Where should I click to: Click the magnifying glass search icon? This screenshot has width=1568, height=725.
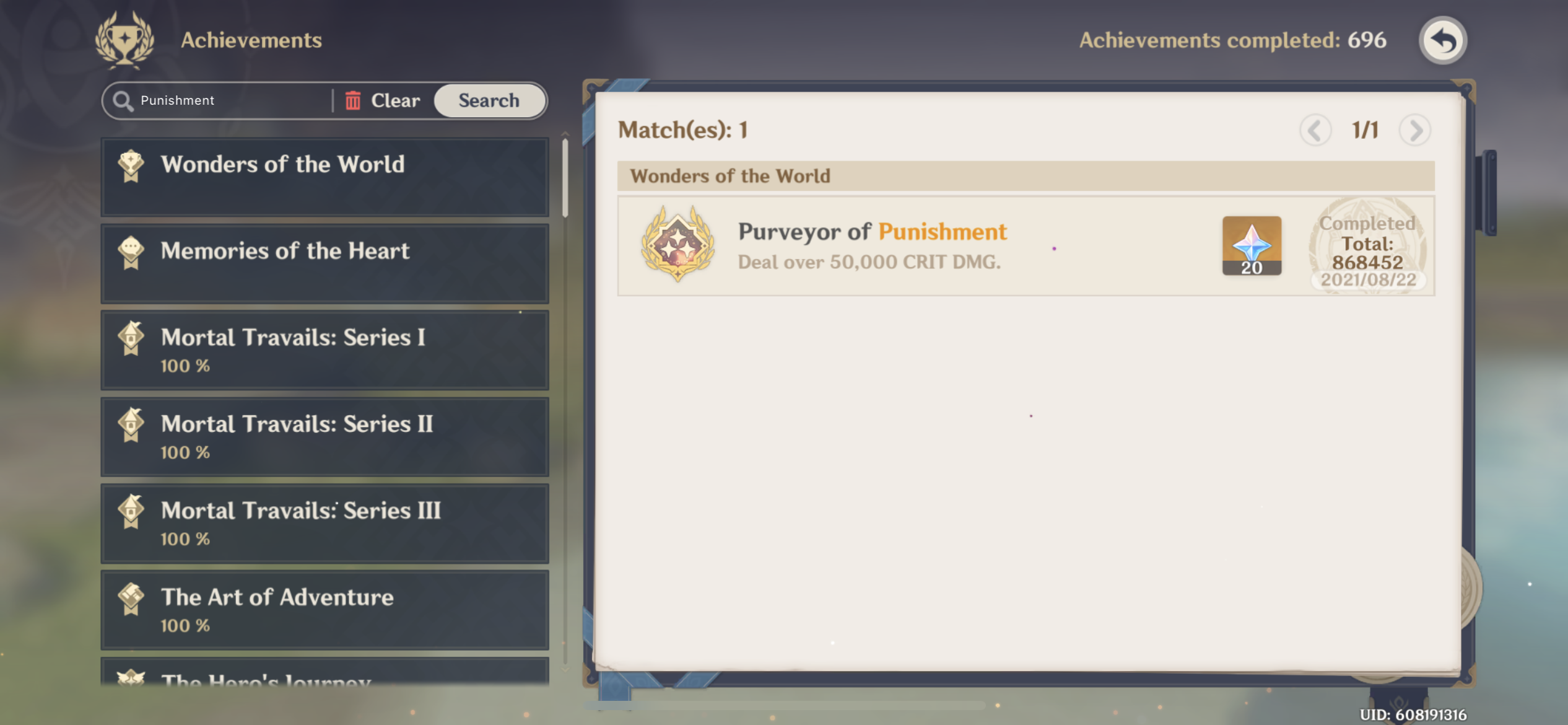(x=123, y=100)
